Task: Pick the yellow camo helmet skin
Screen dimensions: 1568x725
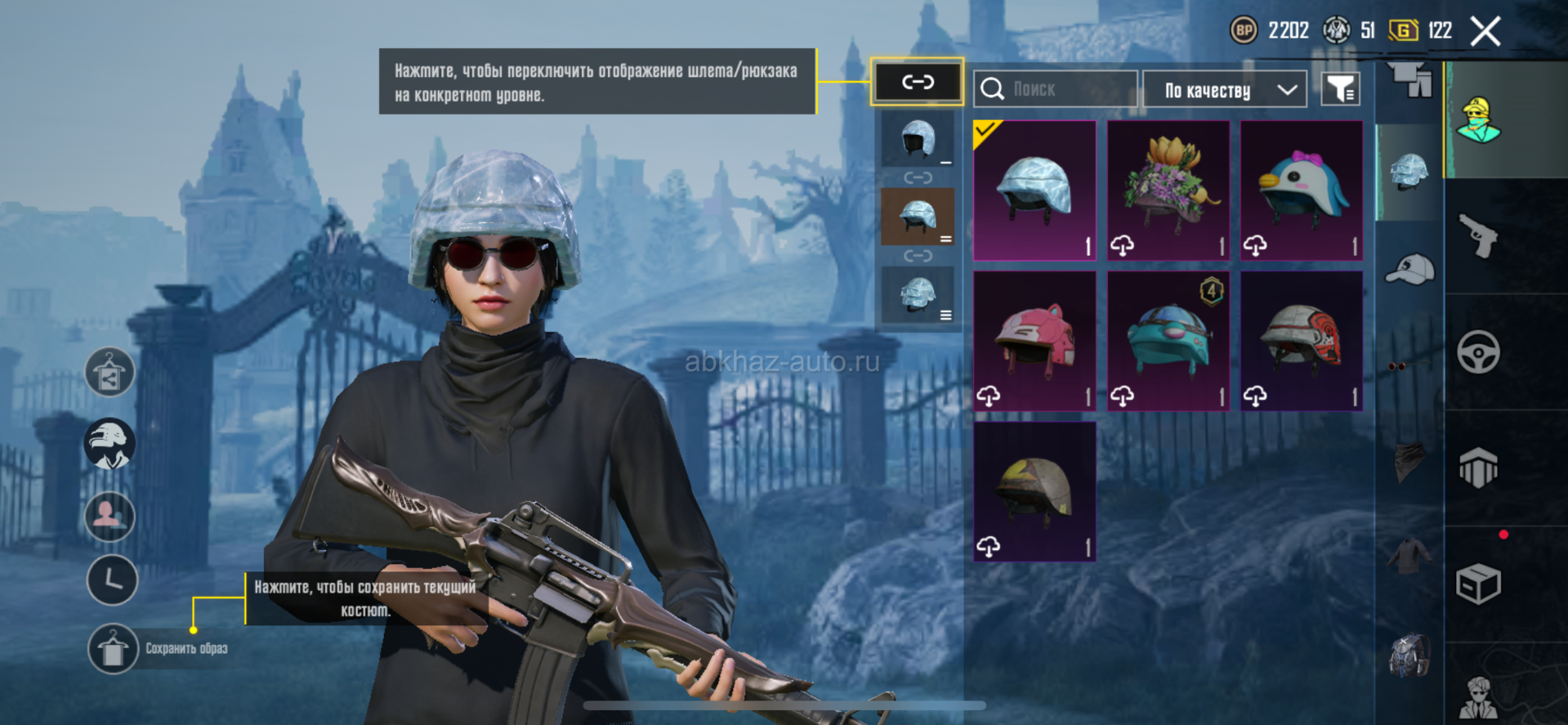Action: coord(1034,491)
